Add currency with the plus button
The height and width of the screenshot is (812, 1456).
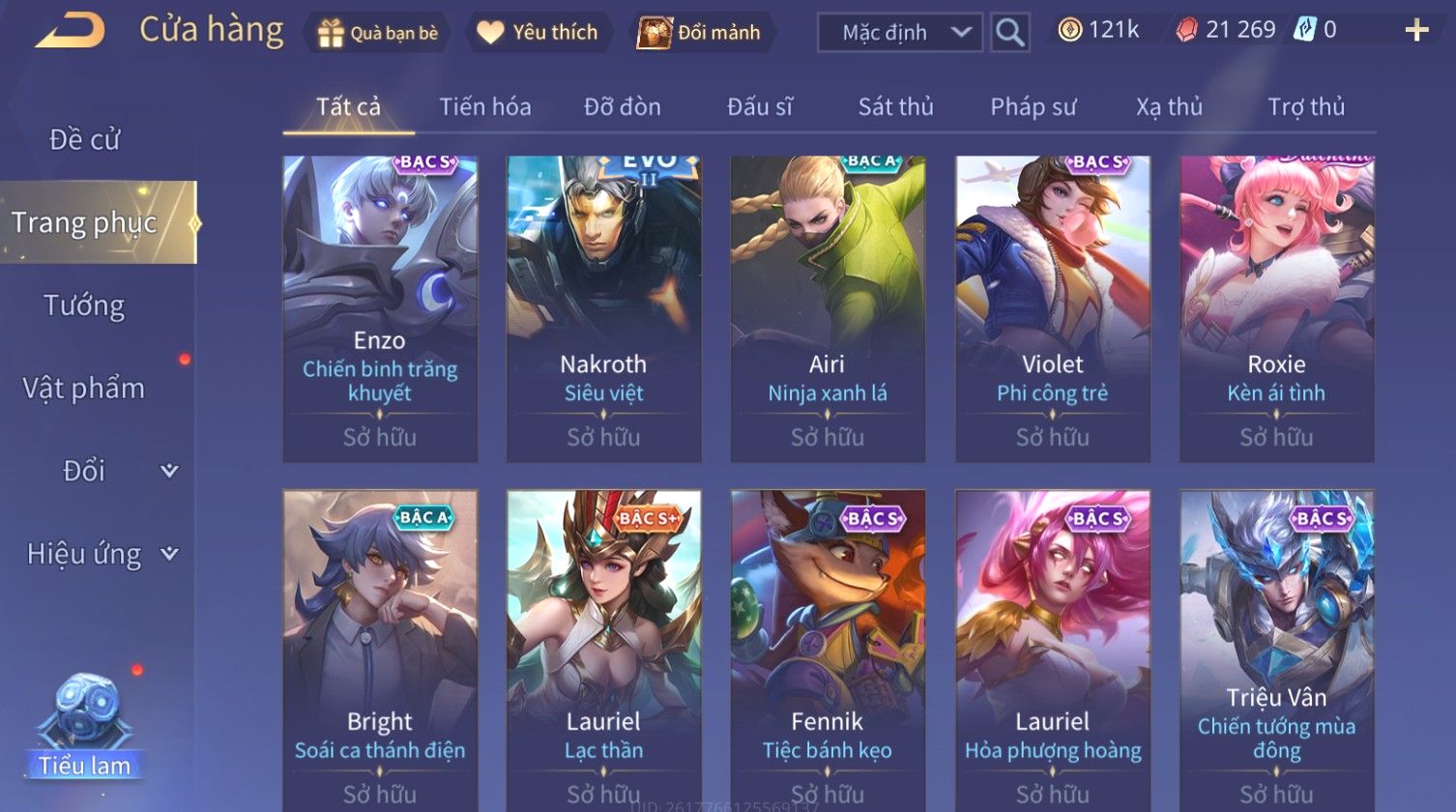click(1416, 31)
